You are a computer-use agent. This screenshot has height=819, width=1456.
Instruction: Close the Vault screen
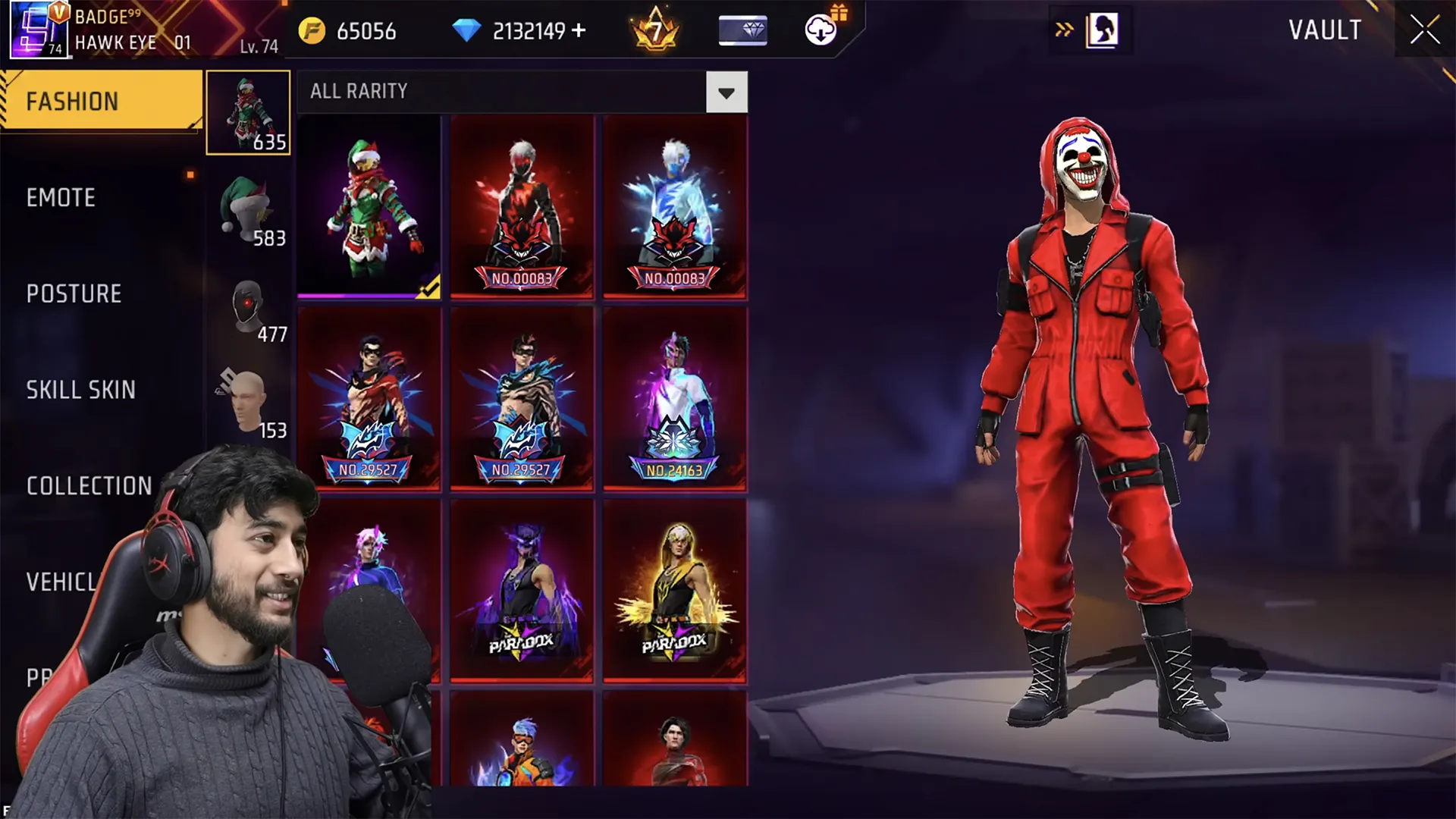point(1424,30)
